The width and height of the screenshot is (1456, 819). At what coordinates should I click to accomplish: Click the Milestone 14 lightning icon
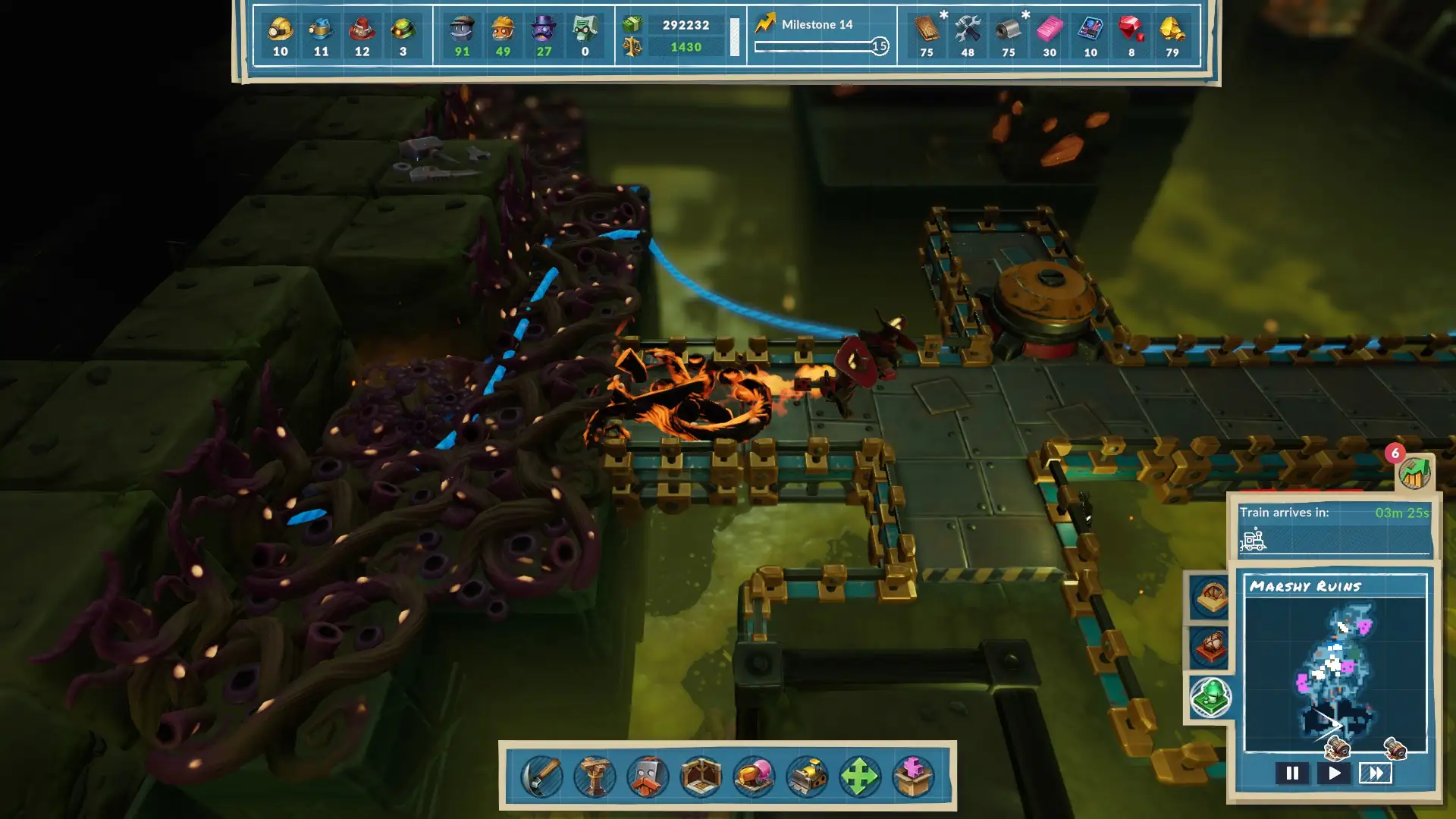coord(767,24)
